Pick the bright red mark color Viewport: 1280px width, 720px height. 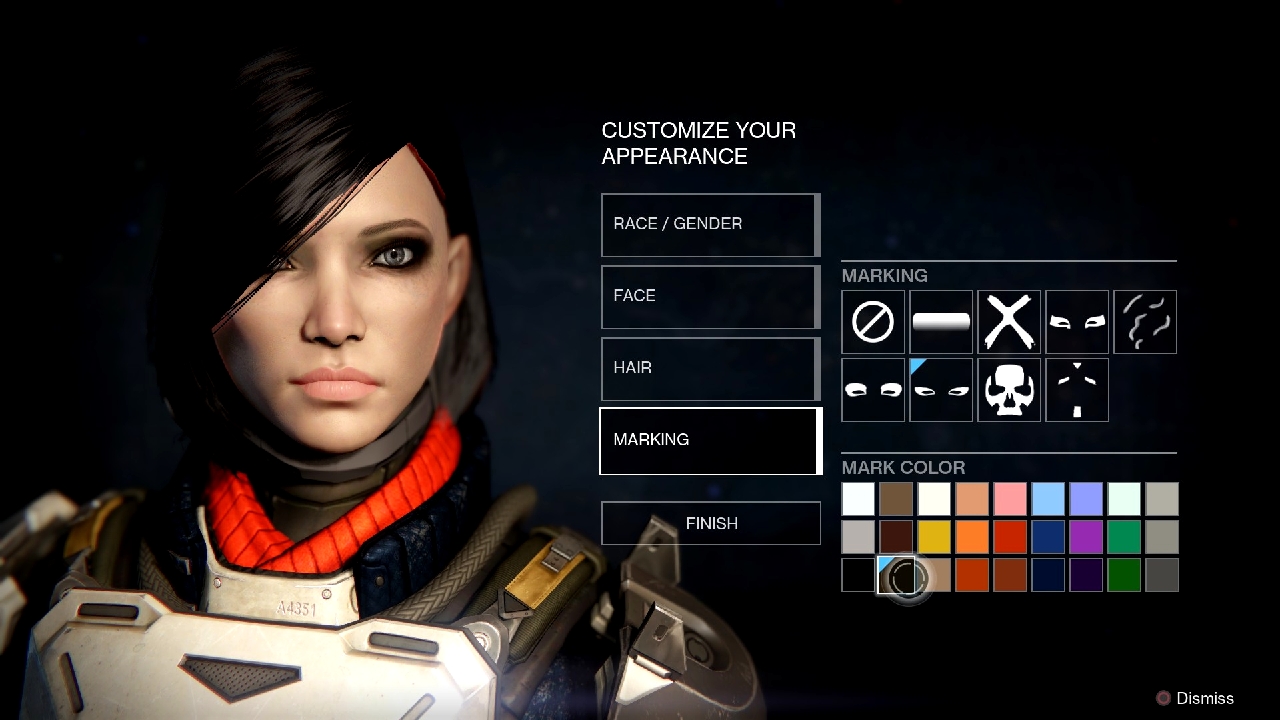(x=1010, y=537)
